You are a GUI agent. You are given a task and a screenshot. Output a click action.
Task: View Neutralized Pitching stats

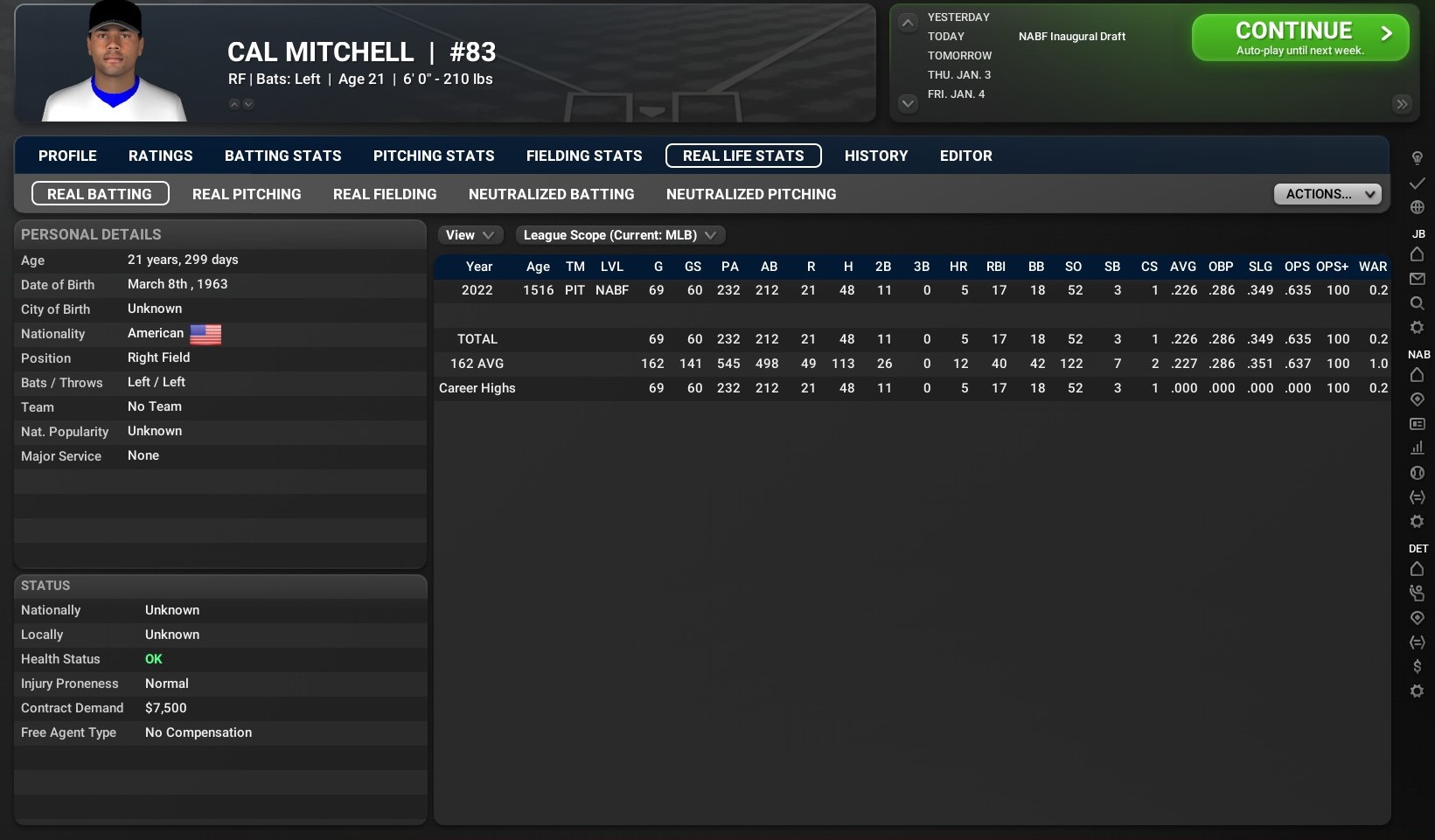pos(751,194)
